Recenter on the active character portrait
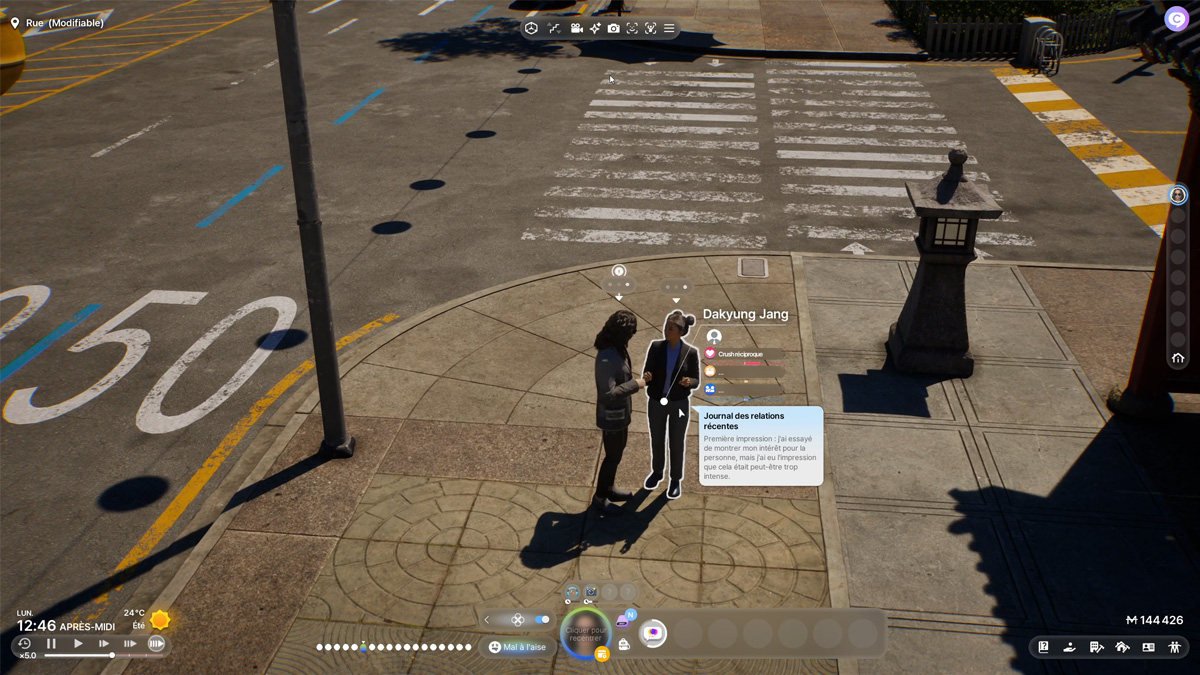Viewport: 1200px width, 675px height. (585, 633)
